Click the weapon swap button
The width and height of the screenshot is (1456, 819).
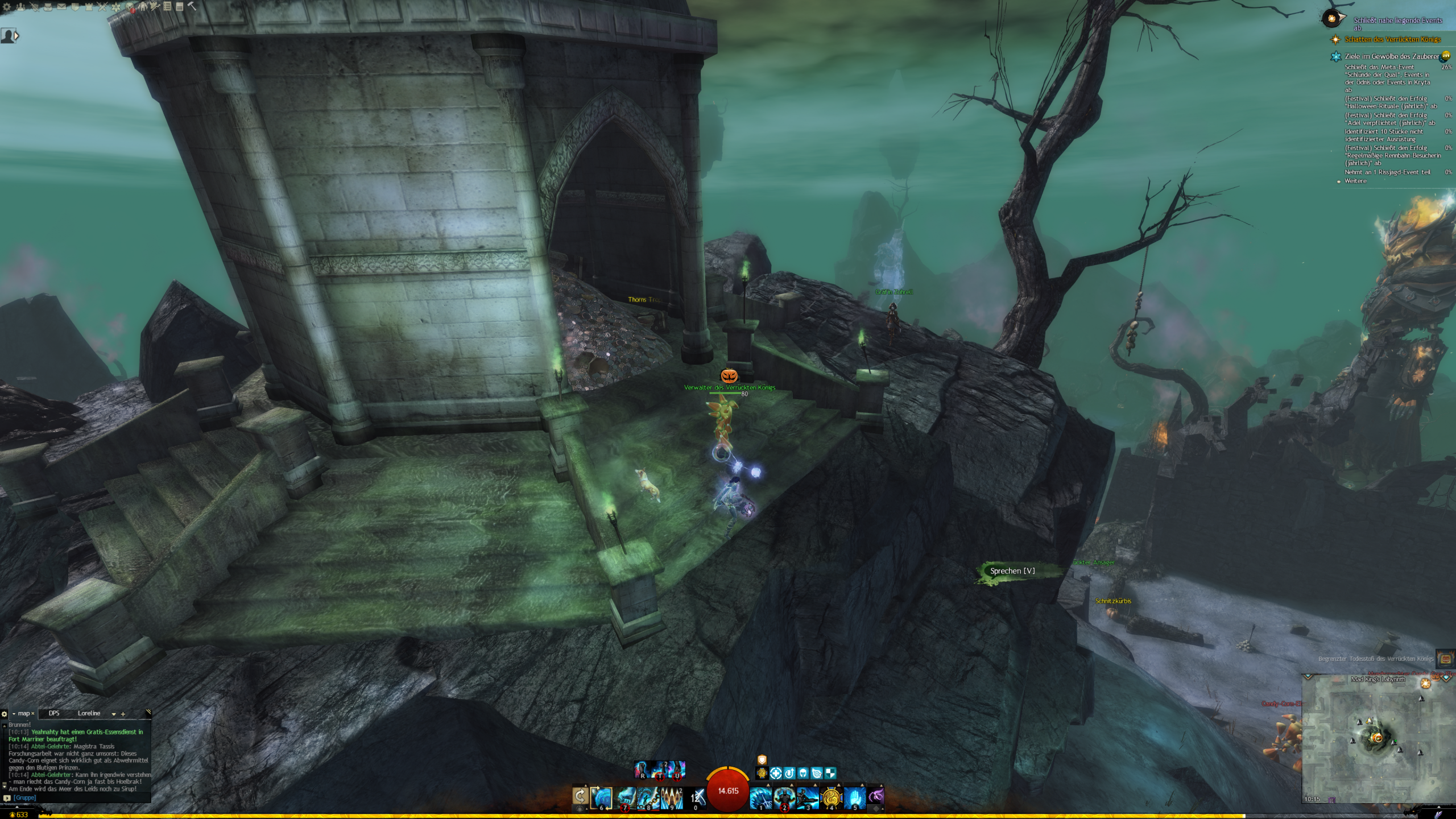580,796
